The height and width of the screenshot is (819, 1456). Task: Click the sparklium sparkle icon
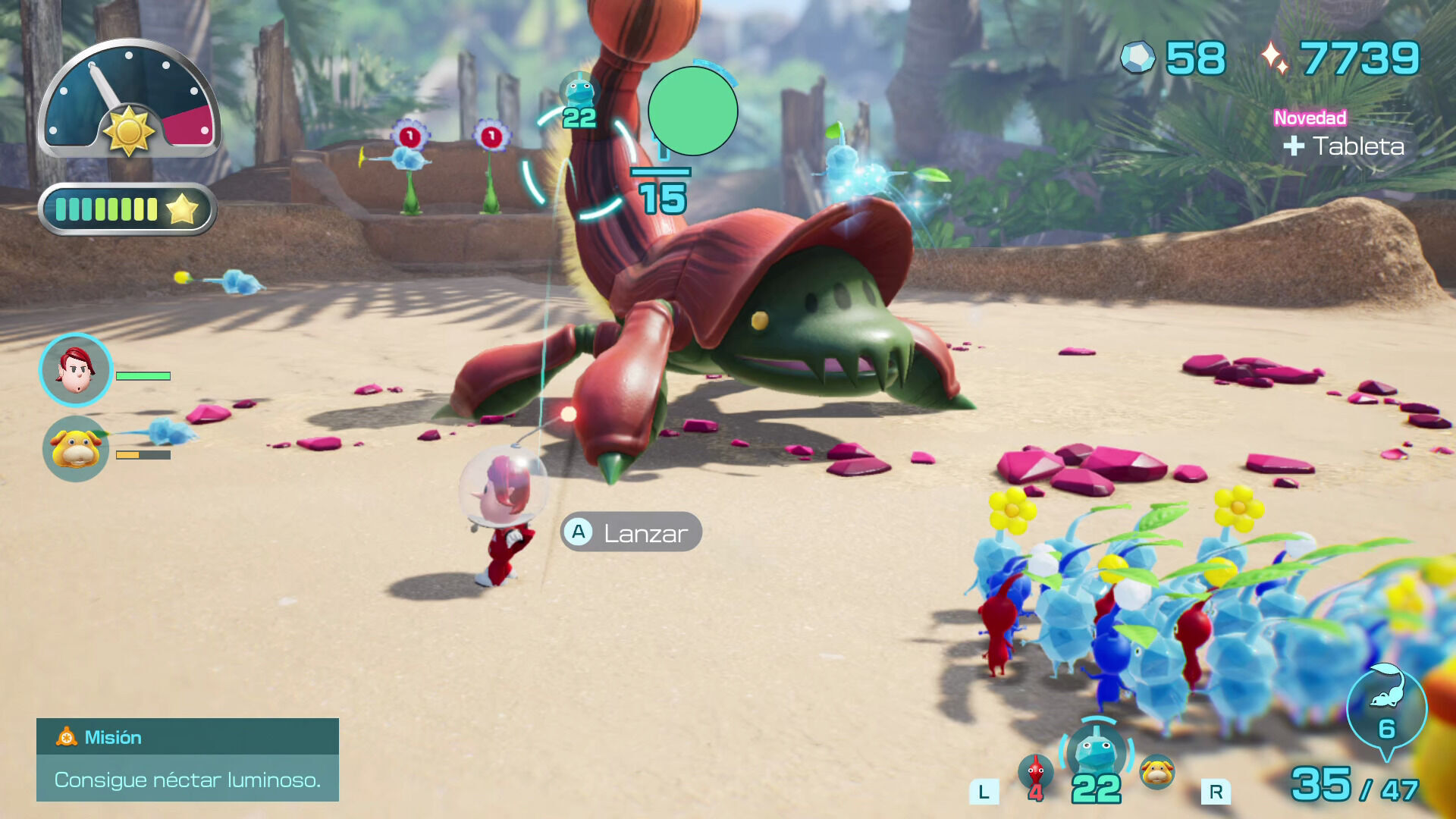1274,58
